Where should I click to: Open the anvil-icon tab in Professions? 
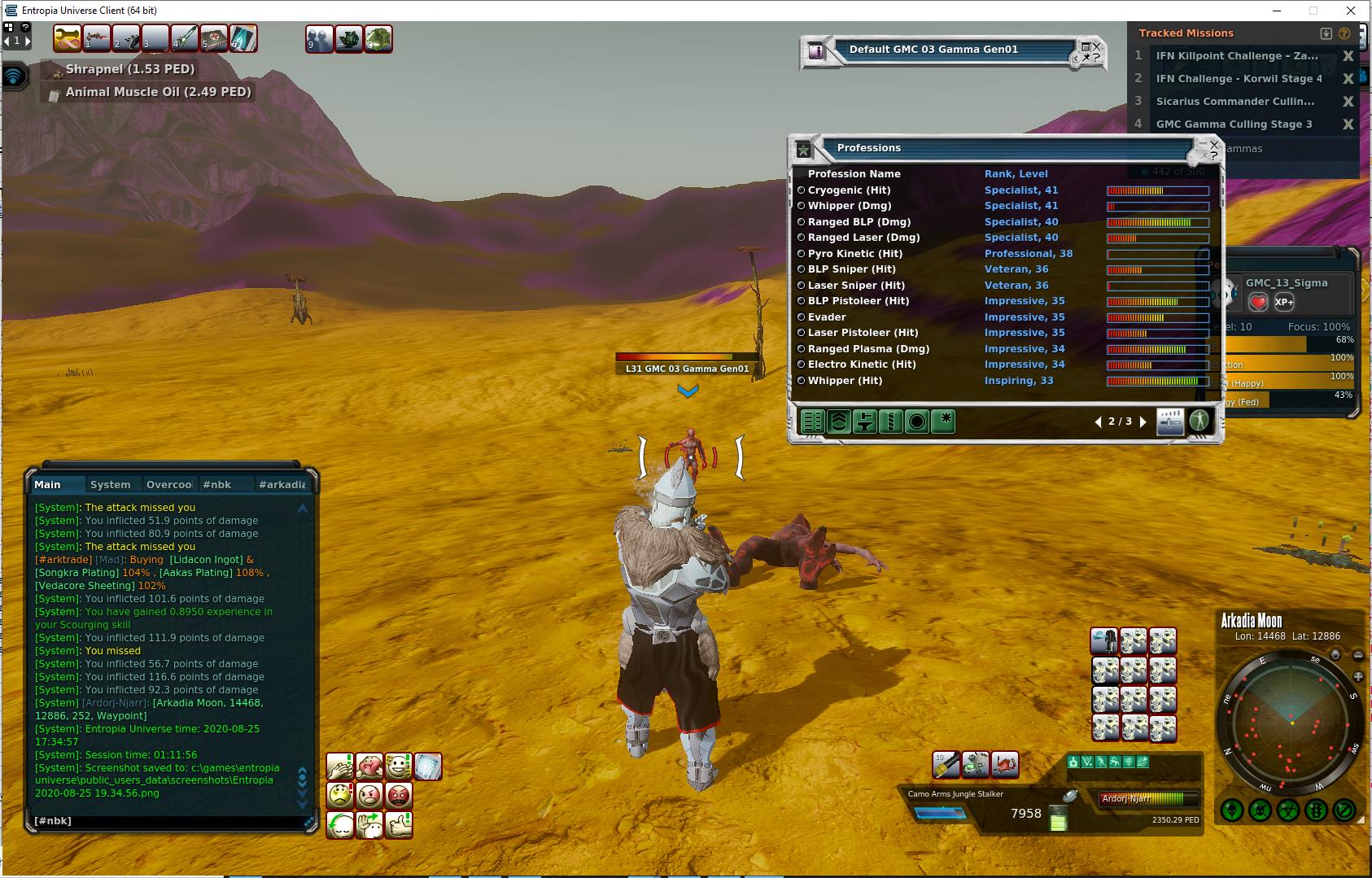pos(864,422)
